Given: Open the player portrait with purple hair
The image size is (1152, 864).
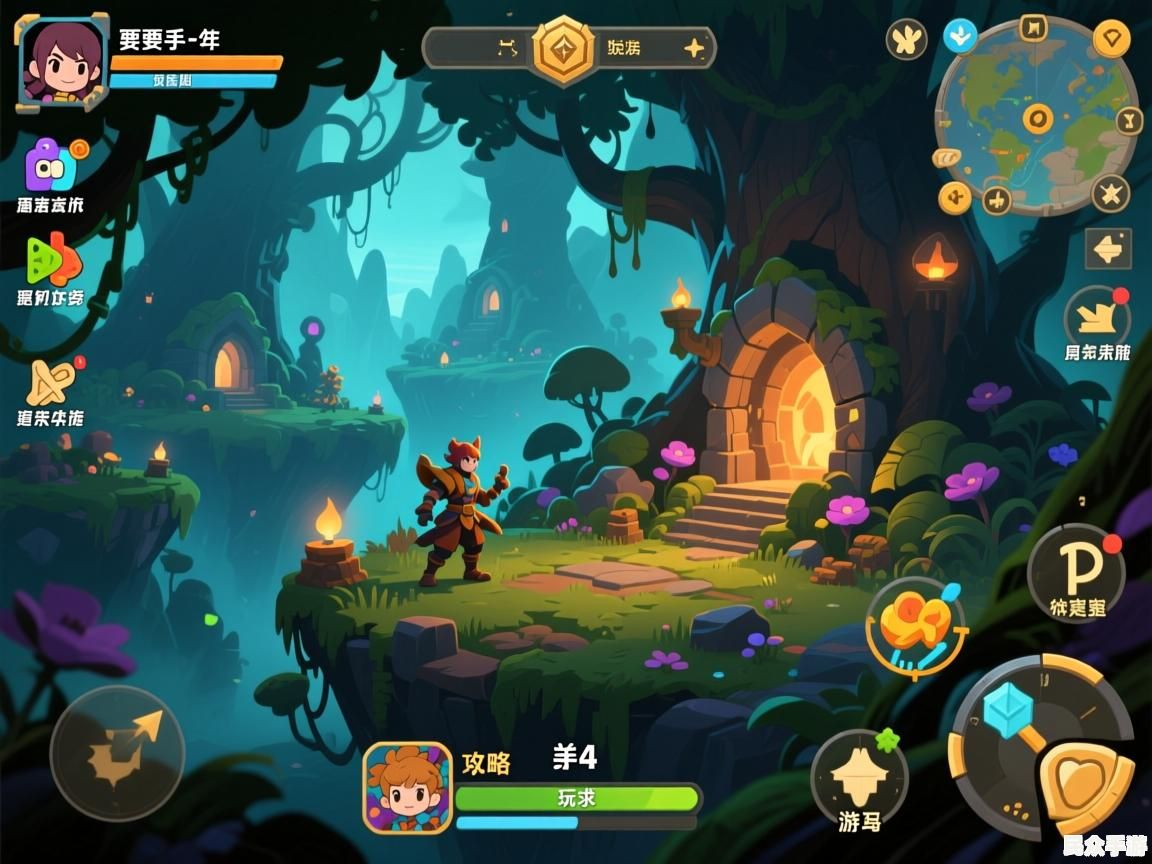Looking at the screenshot, I should (x=62, y=61).
